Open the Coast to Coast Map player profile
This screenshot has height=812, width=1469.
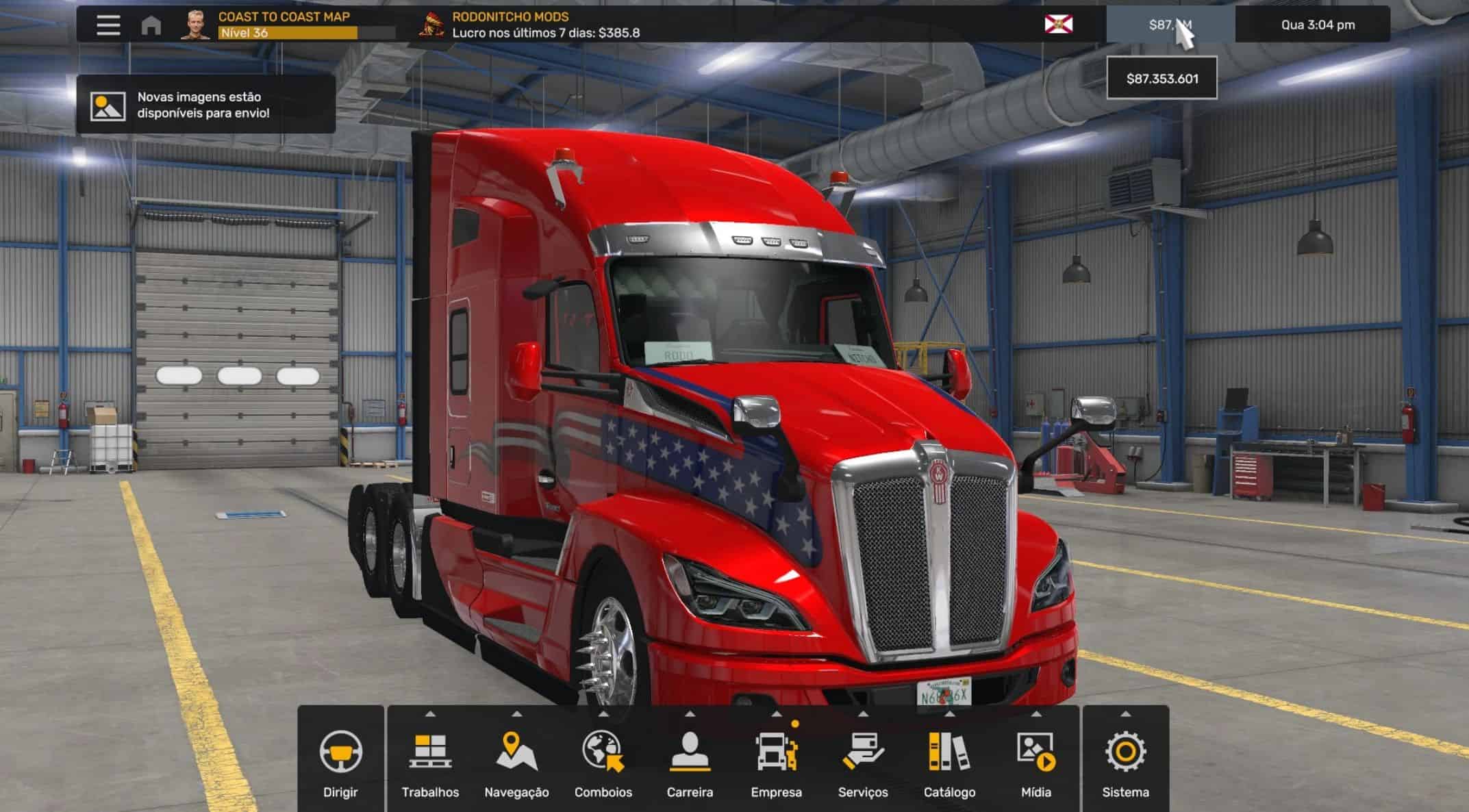coord(284,25)
